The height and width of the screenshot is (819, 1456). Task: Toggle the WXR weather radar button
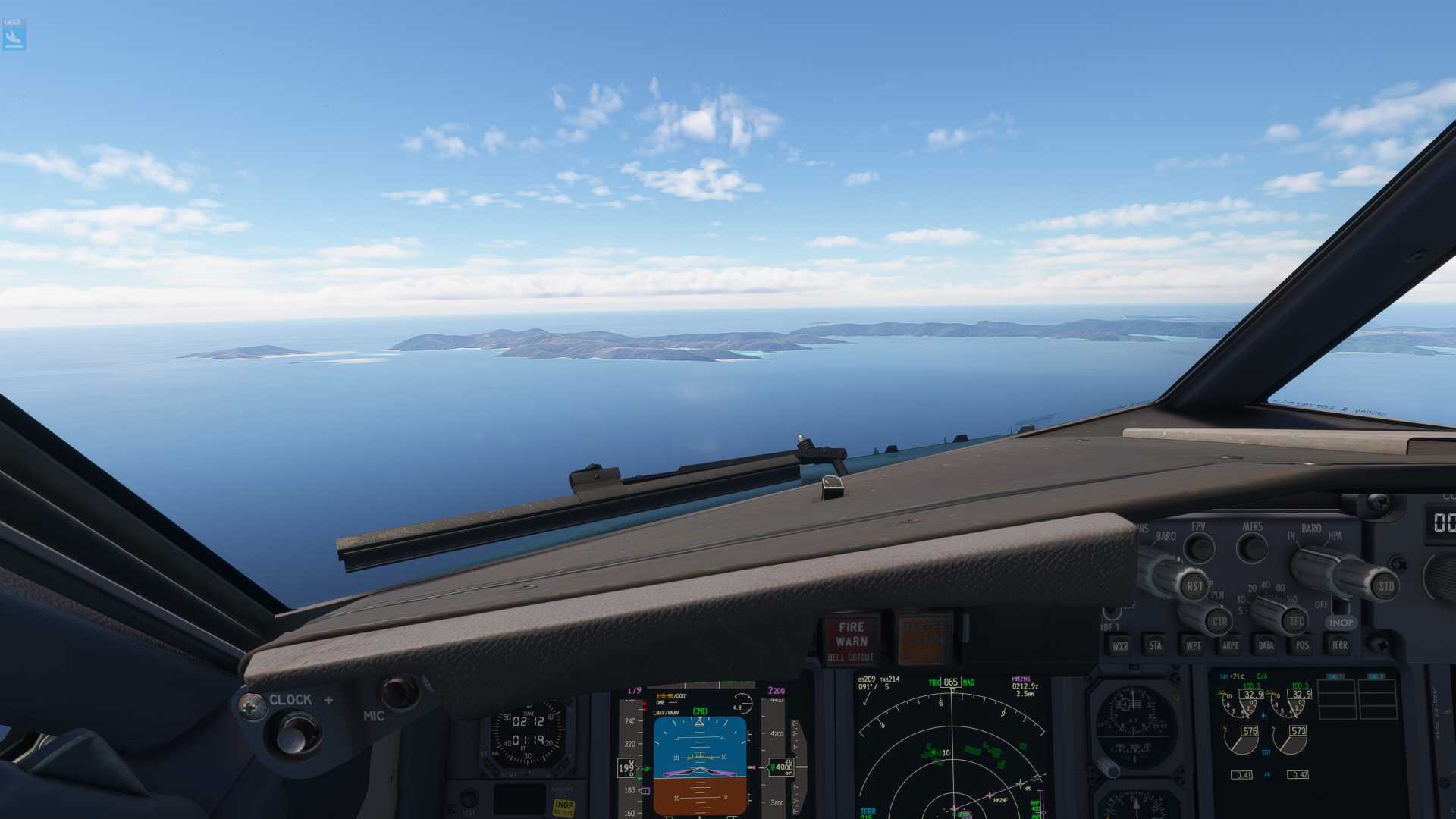pyautogui.click(x=1119, y=646)
